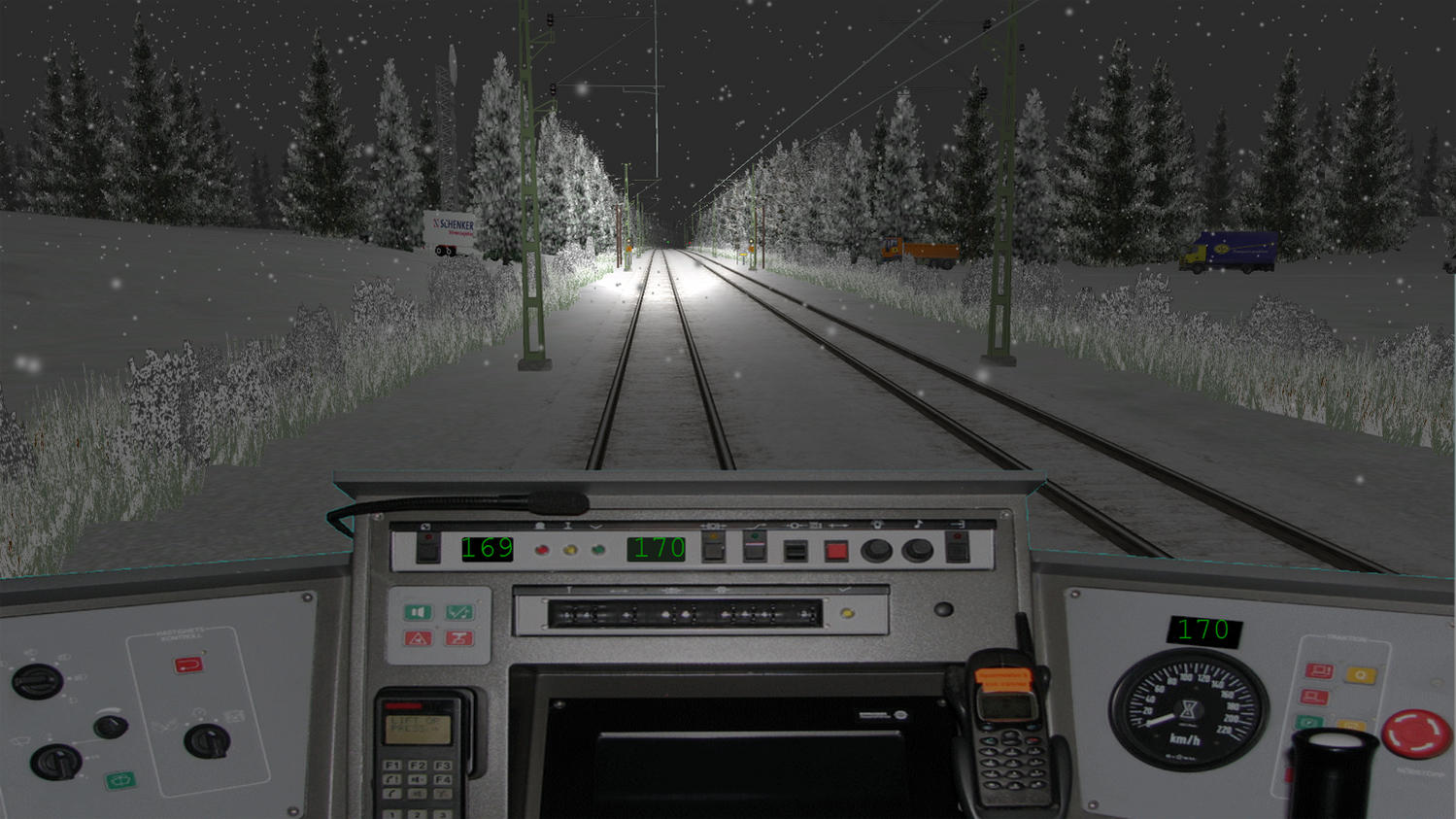The height and width of the screenshot is (819, 1456).
Task: Turn the headlight rotary selector knob
Action: coord(36,682)
